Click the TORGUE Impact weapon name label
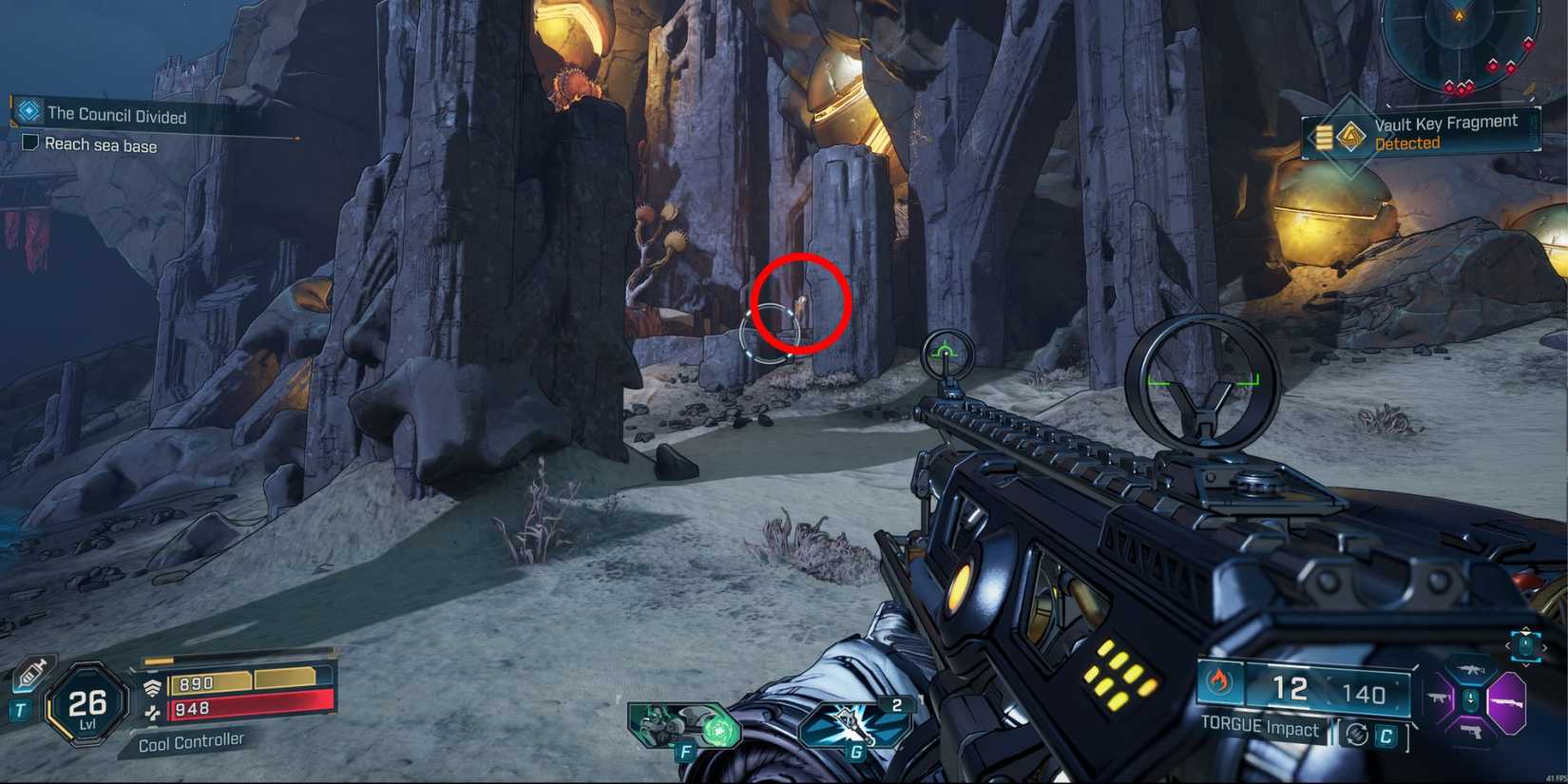Screen dimensions: 1568x784 point(1261,727)
